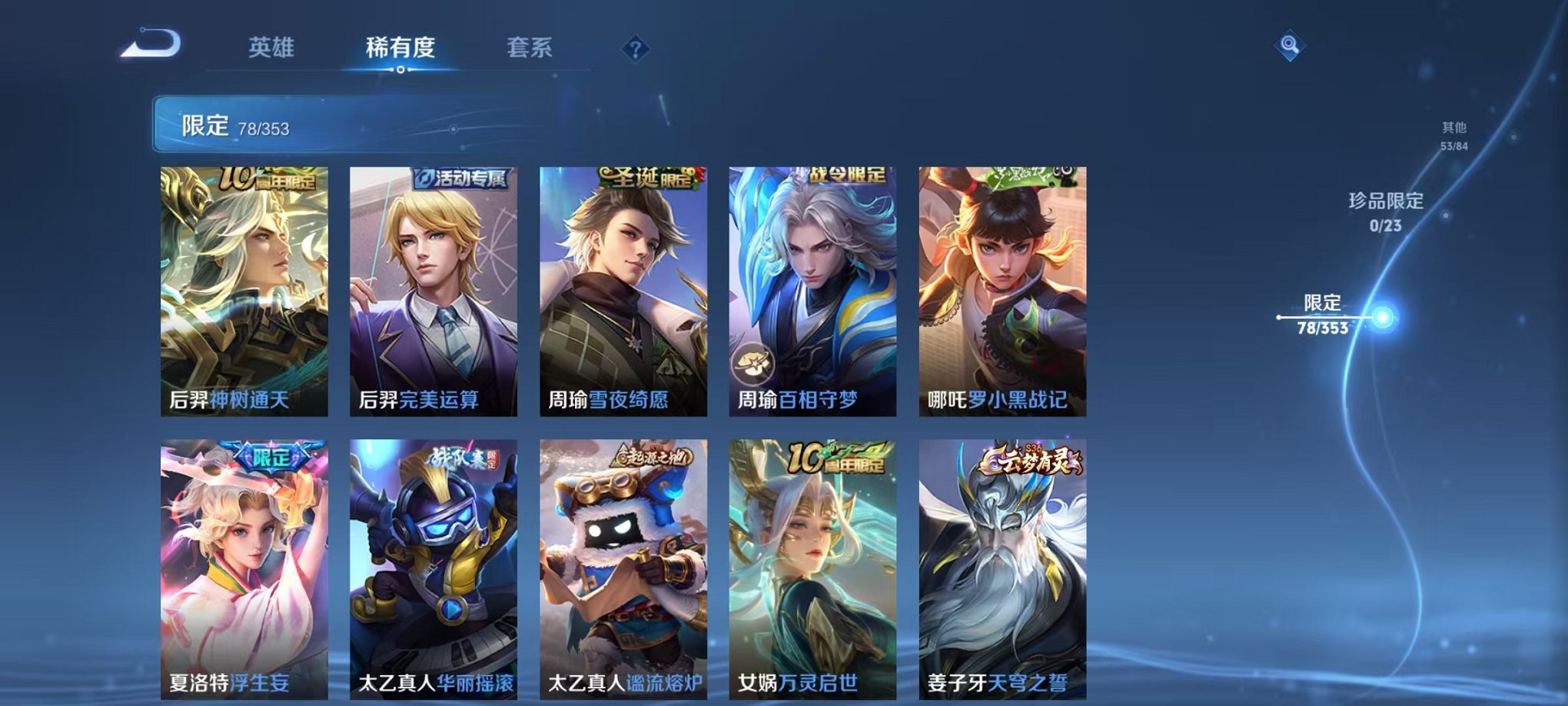Switch to the 英雄 tab
Image resolution: width=1568 pixels, height=706 pixels.
click(x=273, y=46)
